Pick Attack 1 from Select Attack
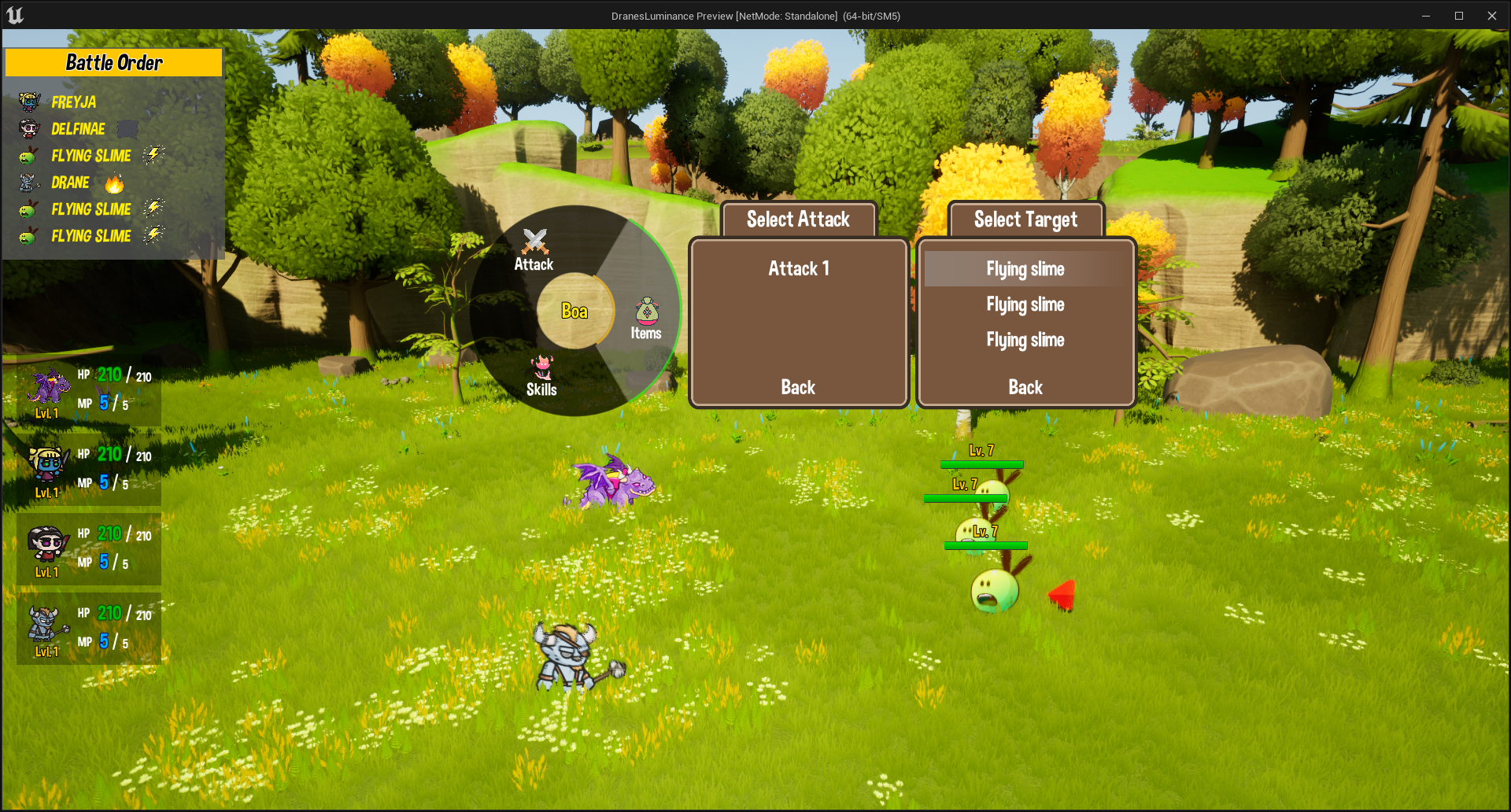 [798, 269]
